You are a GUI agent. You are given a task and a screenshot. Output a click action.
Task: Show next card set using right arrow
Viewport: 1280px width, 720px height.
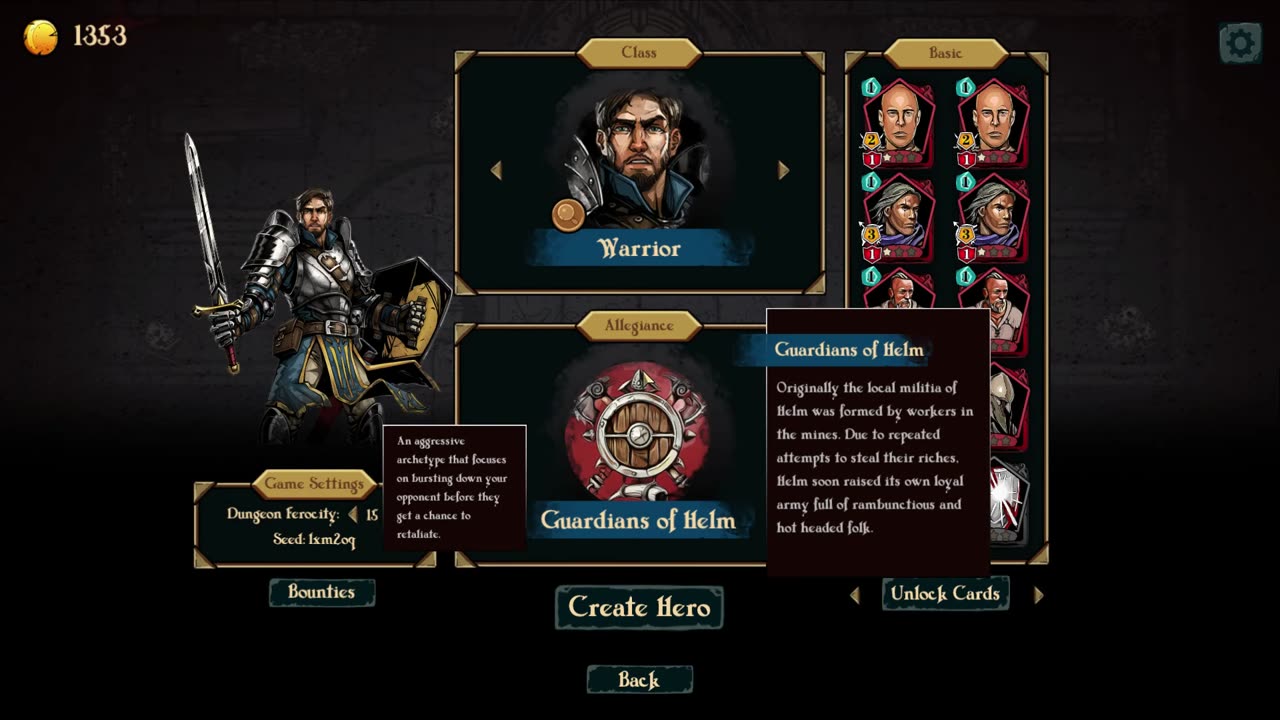coord(1038,595)
